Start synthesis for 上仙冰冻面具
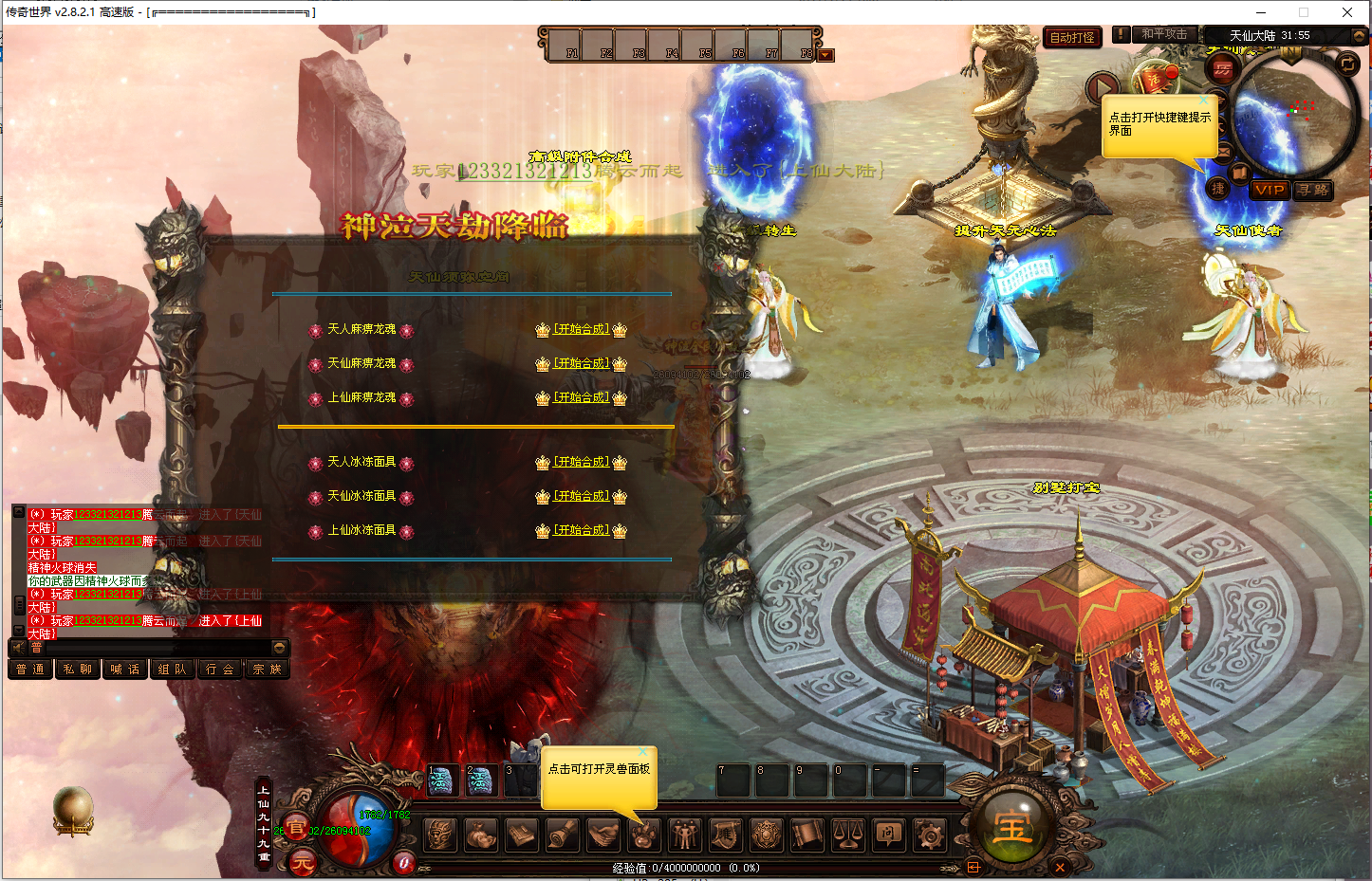The width and height of the screenshot is (1372, 881). click(581, 530)
